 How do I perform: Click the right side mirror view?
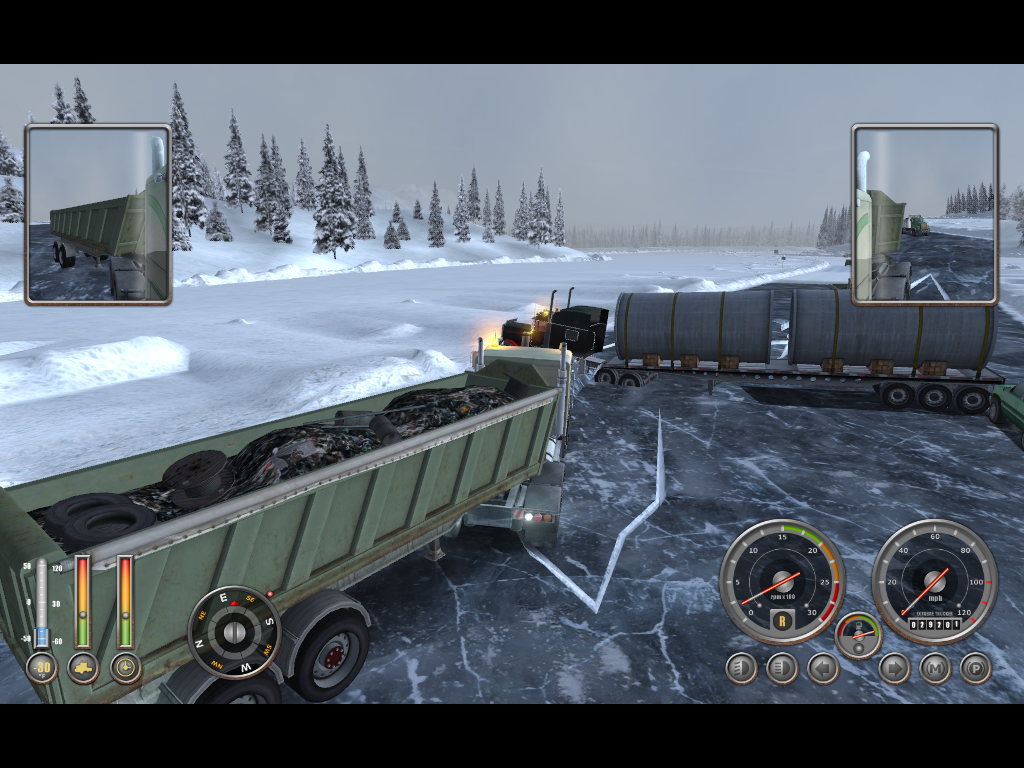(925, 214)
